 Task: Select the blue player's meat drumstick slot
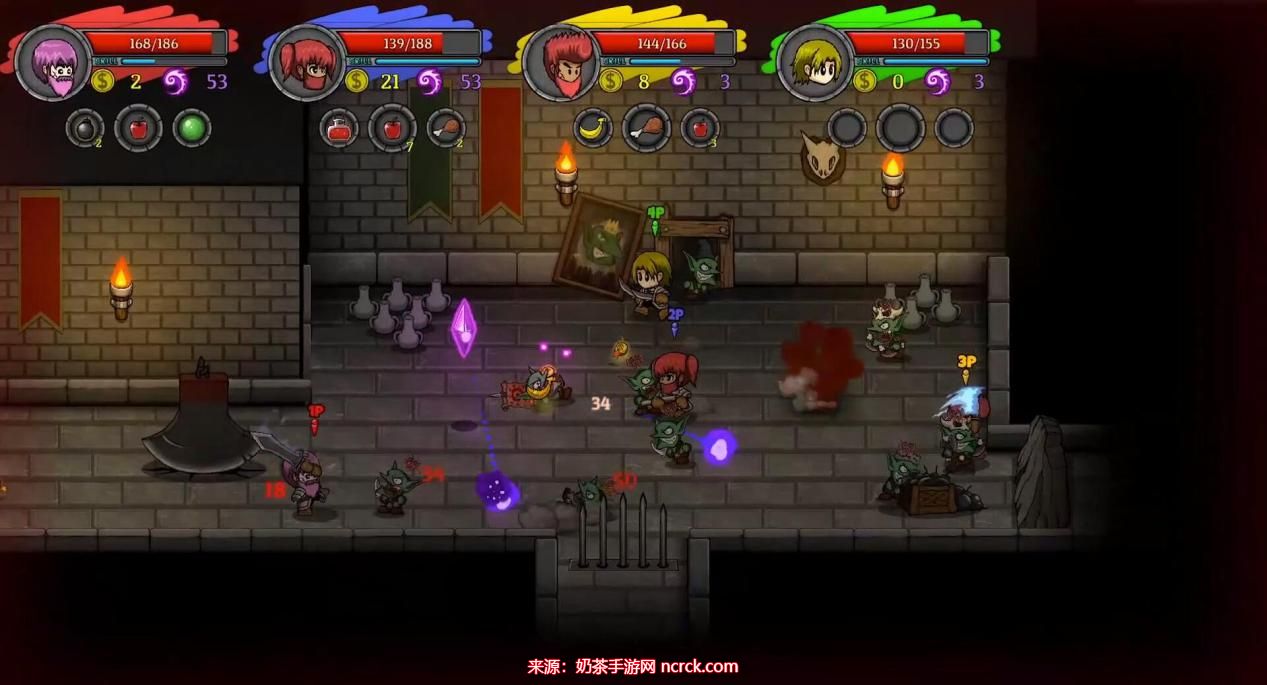pos(446,128)
